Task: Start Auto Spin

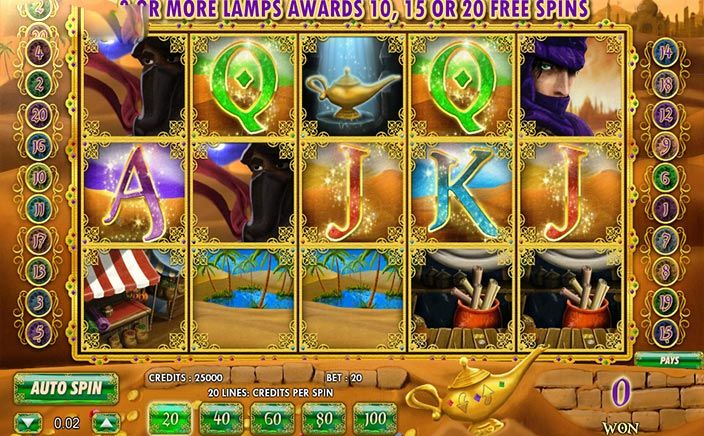Action: [x=66, y=385]
